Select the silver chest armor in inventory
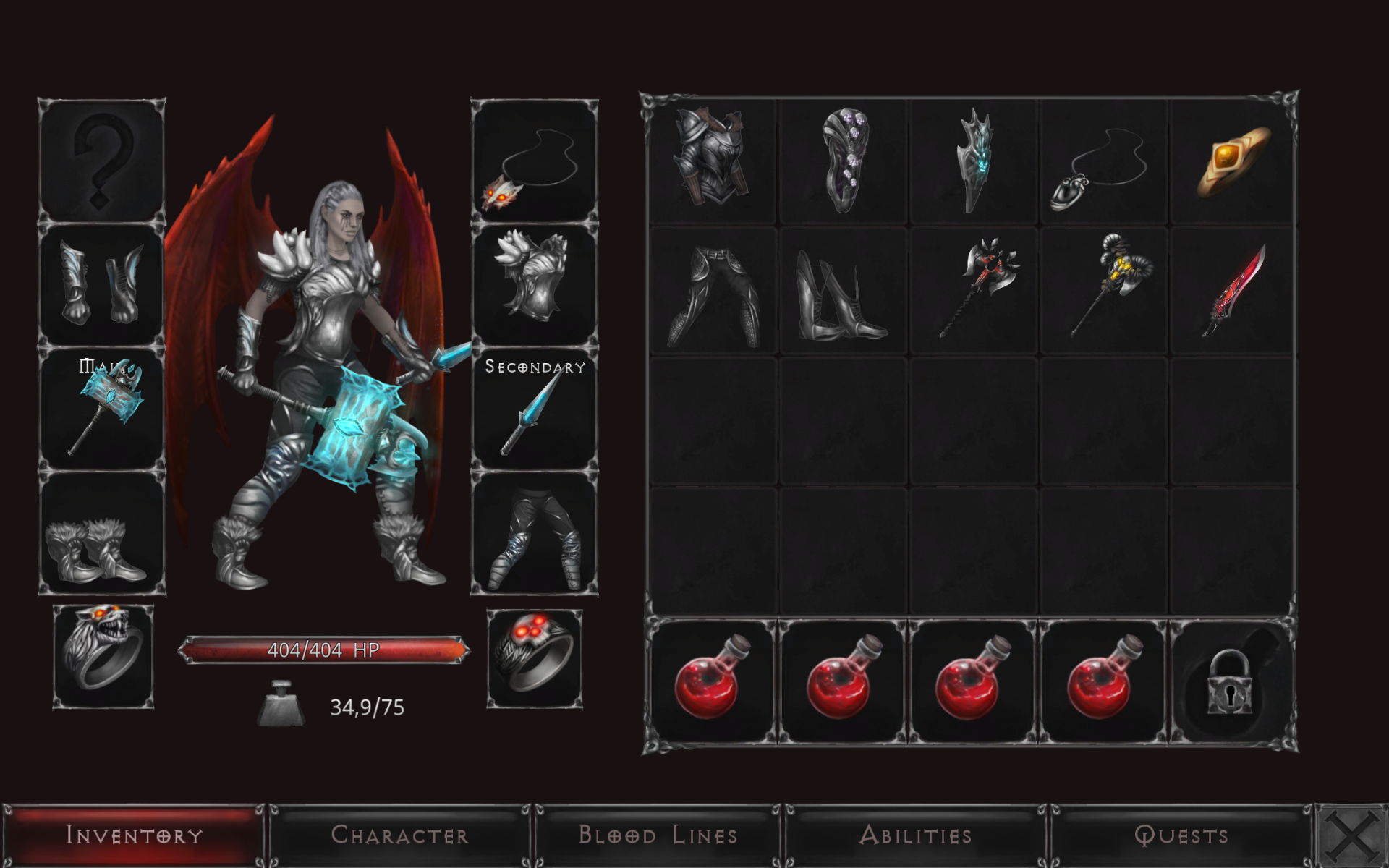The image size is (1389, 868). click(709, 159)
